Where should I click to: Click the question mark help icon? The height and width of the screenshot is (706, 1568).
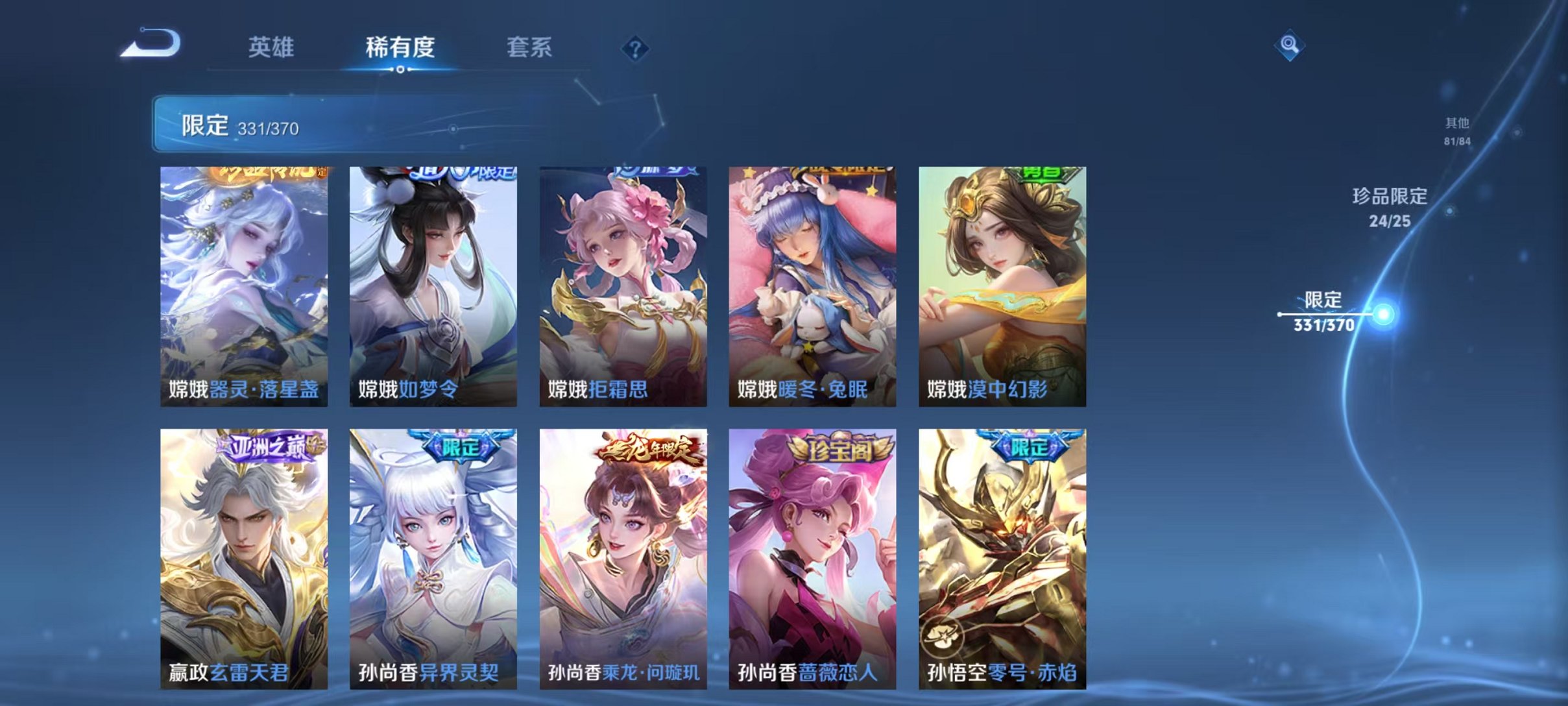[x=636, y=49]
